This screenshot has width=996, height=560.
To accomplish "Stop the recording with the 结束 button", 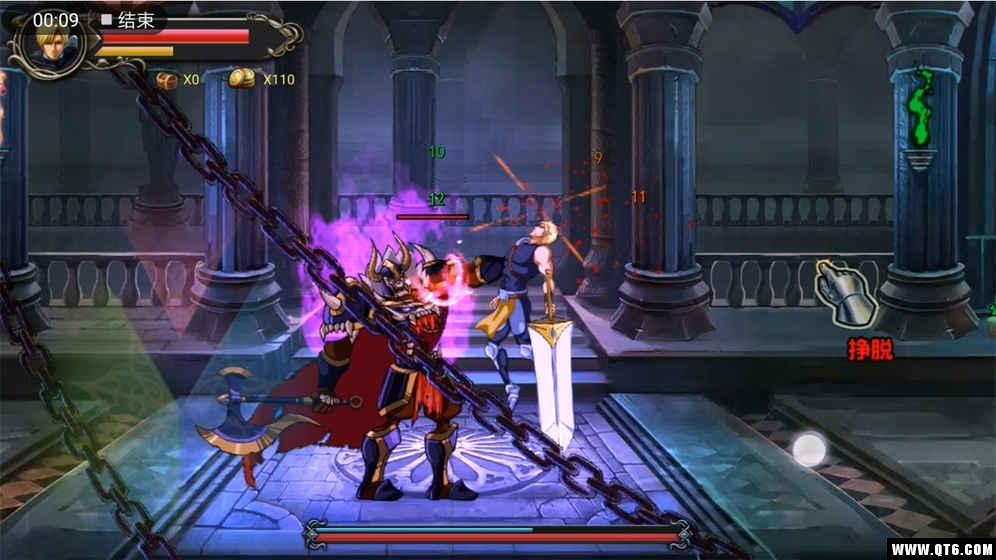I will (x=128, y=20).
